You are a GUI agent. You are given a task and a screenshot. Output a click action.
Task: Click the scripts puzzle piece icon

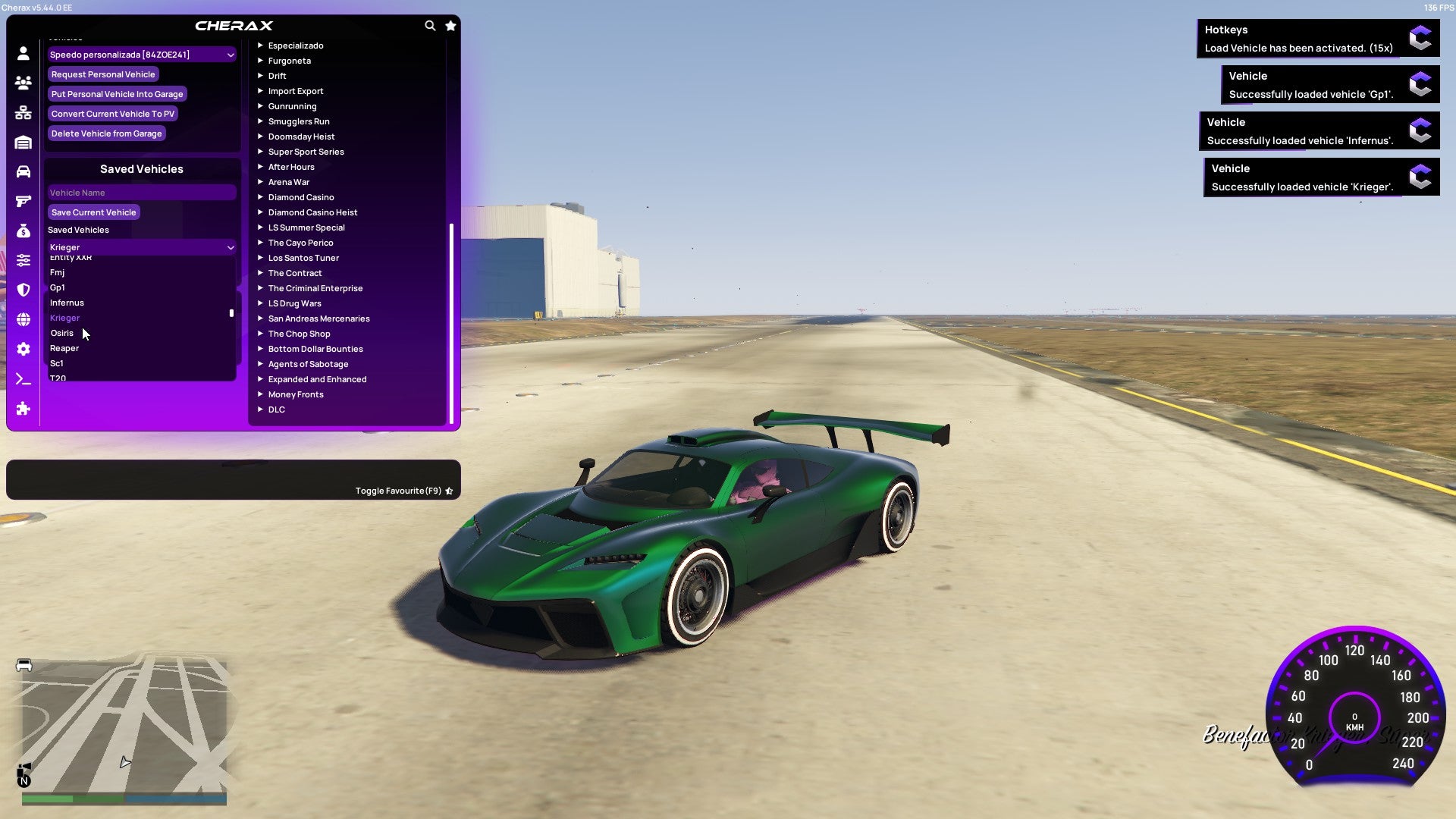23,409
